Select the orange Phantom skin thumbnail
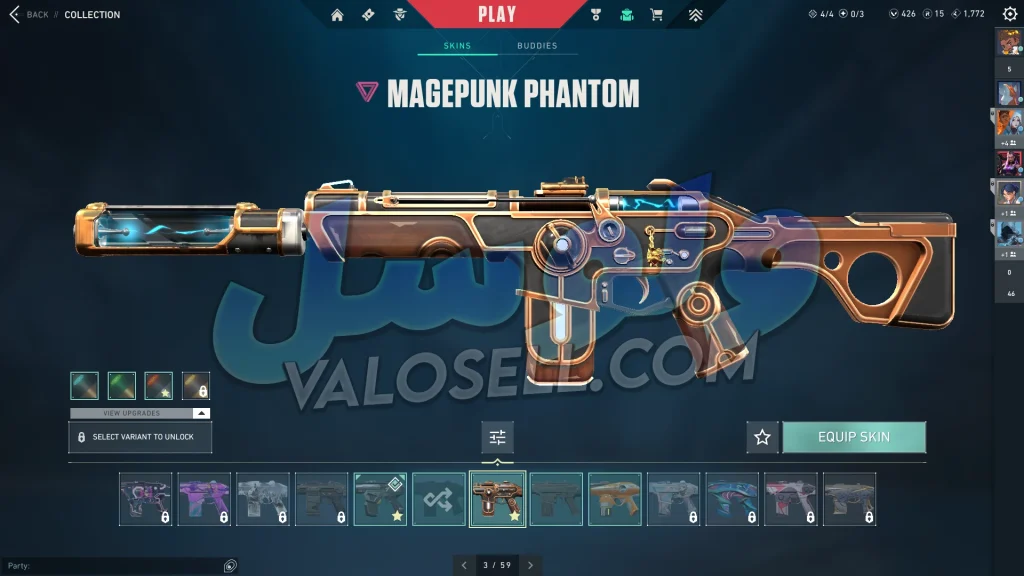This screenshot has width=1024, height=576. 615,499
